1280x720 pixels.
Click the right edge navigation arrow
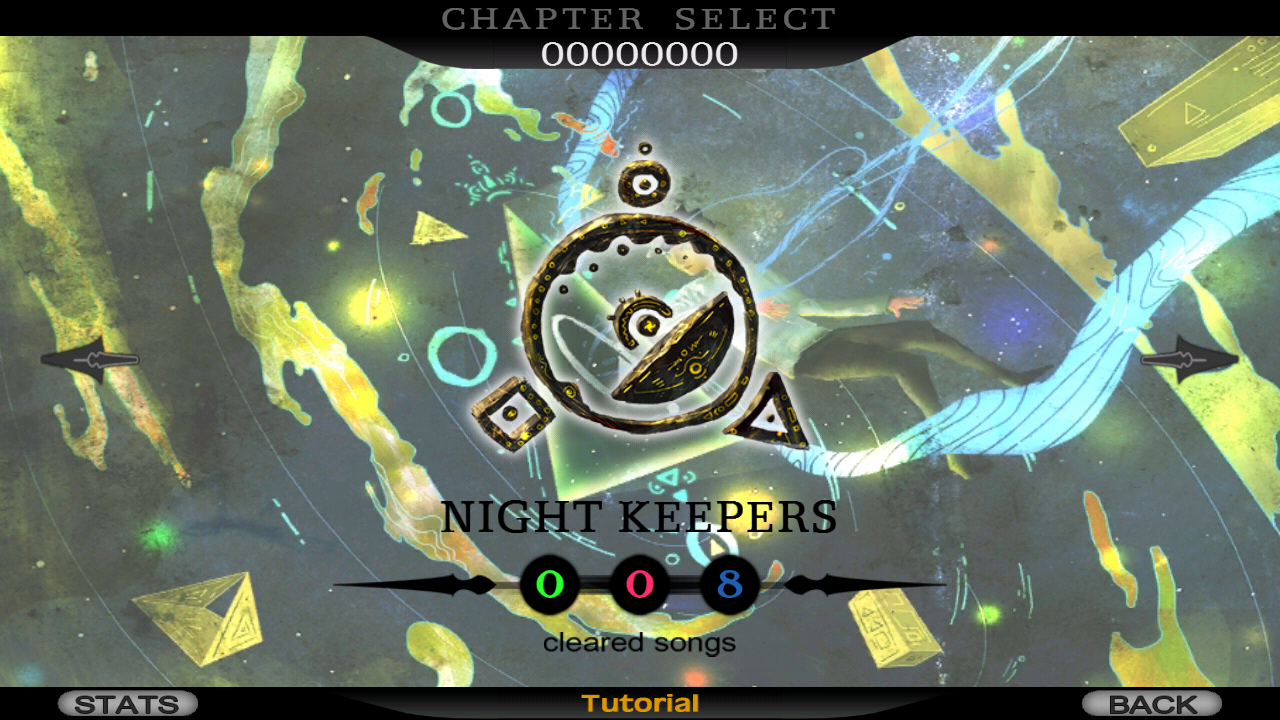tap(1190, 358)
